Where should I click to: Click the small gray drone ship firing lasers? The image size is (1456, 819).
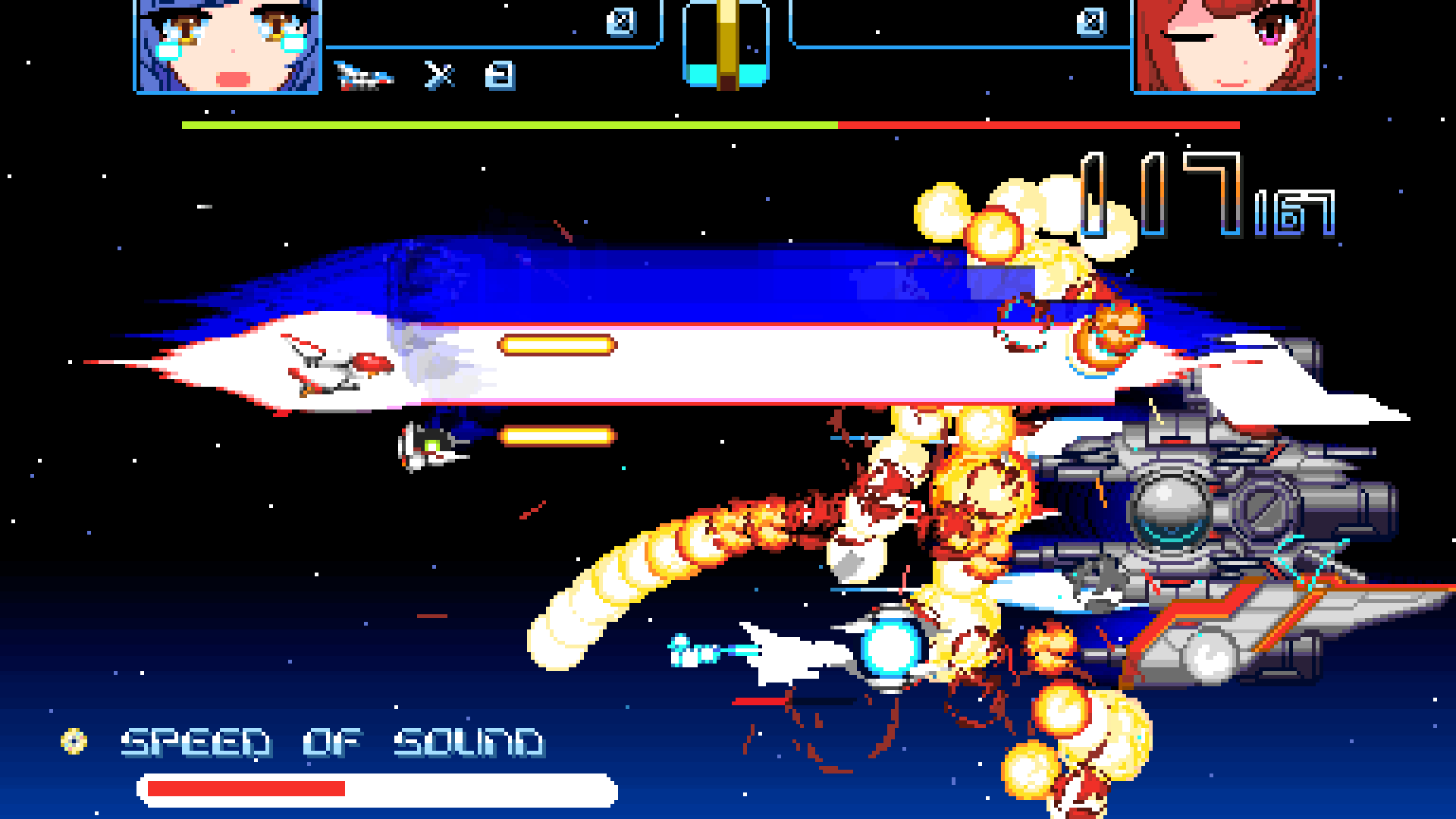428,451
